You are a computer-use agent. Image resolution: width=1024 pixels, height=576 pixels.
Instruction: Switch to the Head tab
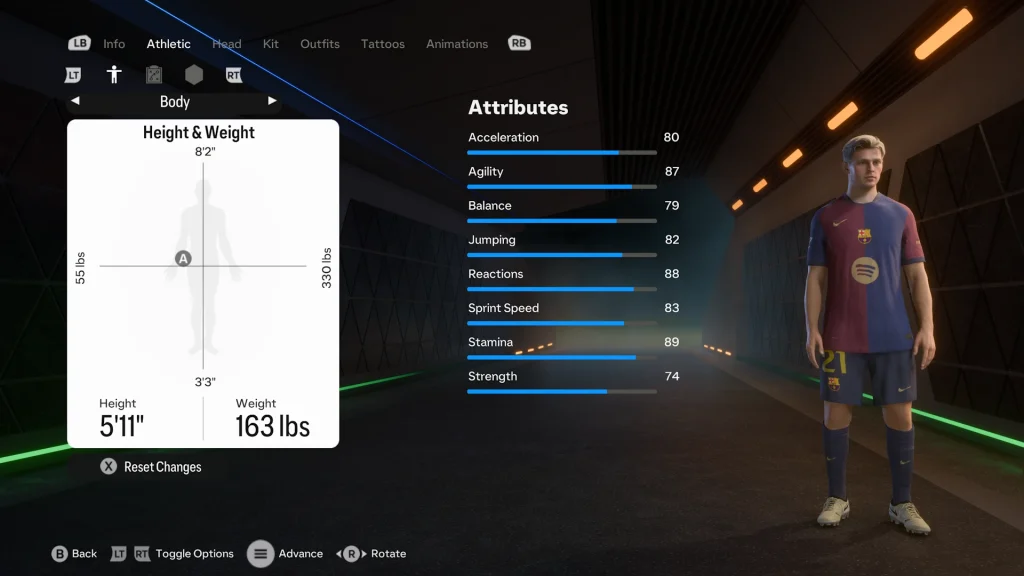tap(227, 44)
